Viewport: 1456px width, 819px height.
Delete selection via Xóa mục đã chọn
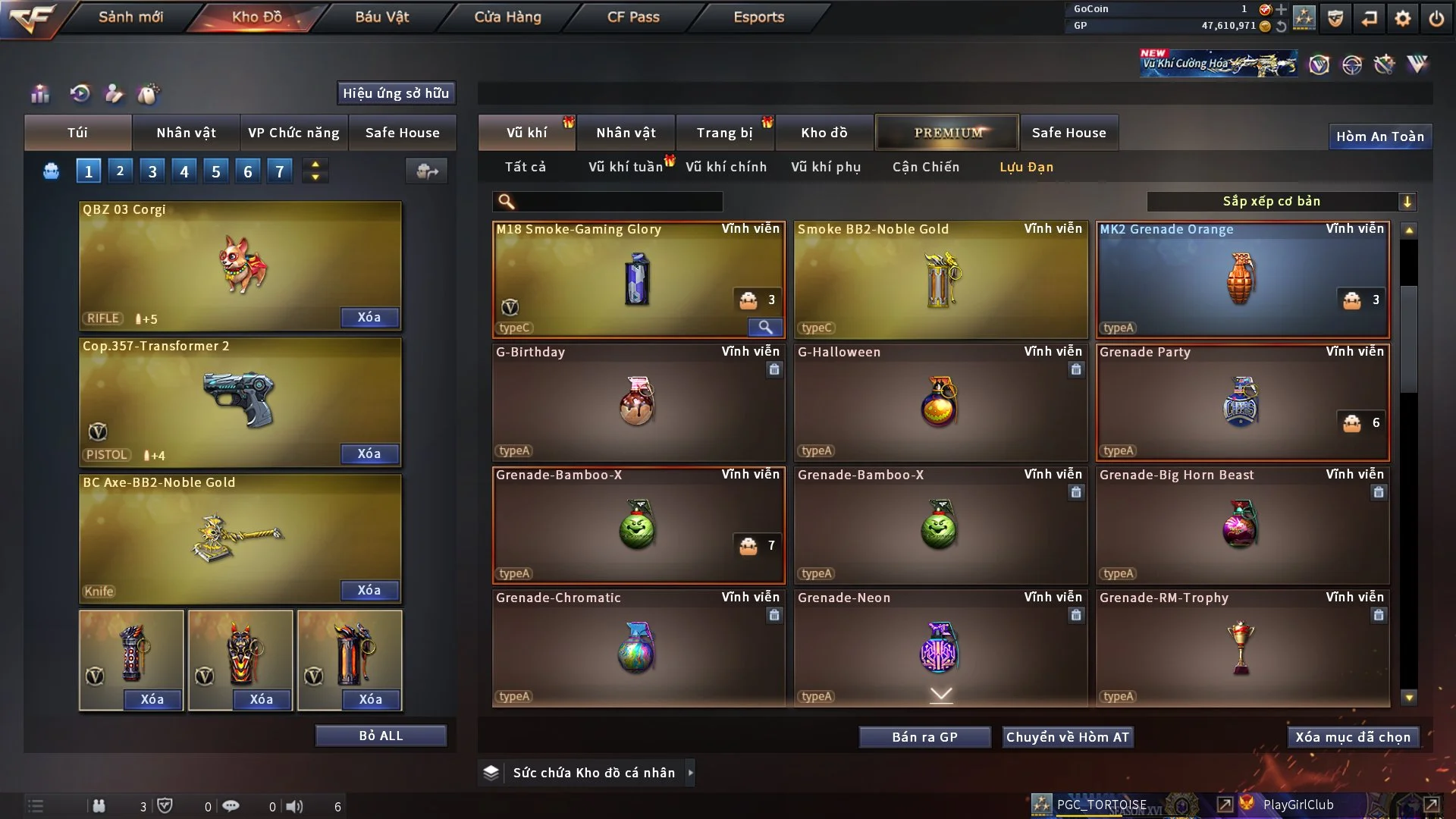[1353, 737]
